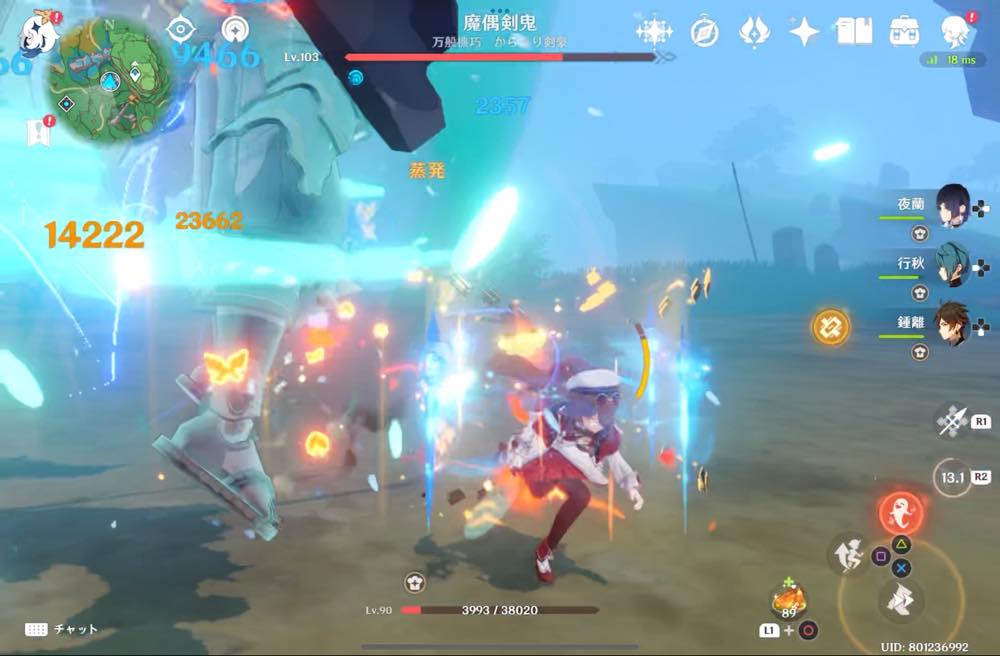Viewport: 1000px width, 656px height.
Task: Switch to party member 夜蘭
Action: point(951,209)
